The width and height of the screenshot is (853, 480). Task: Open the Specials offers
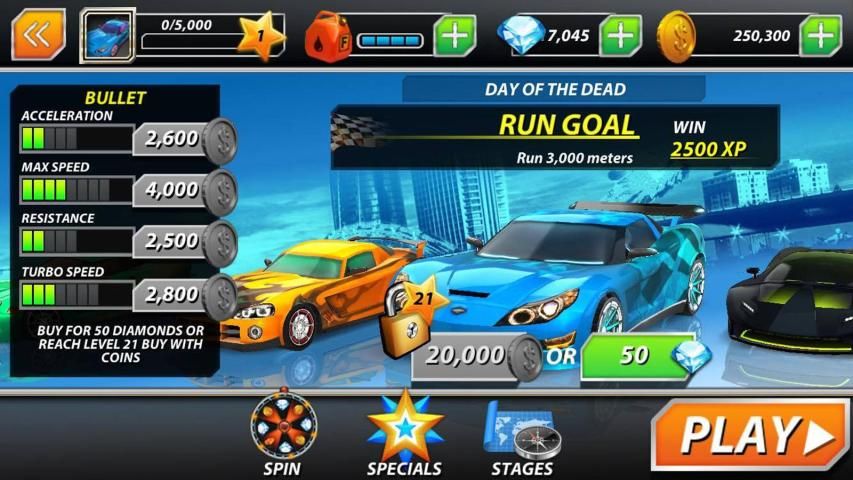404,432
